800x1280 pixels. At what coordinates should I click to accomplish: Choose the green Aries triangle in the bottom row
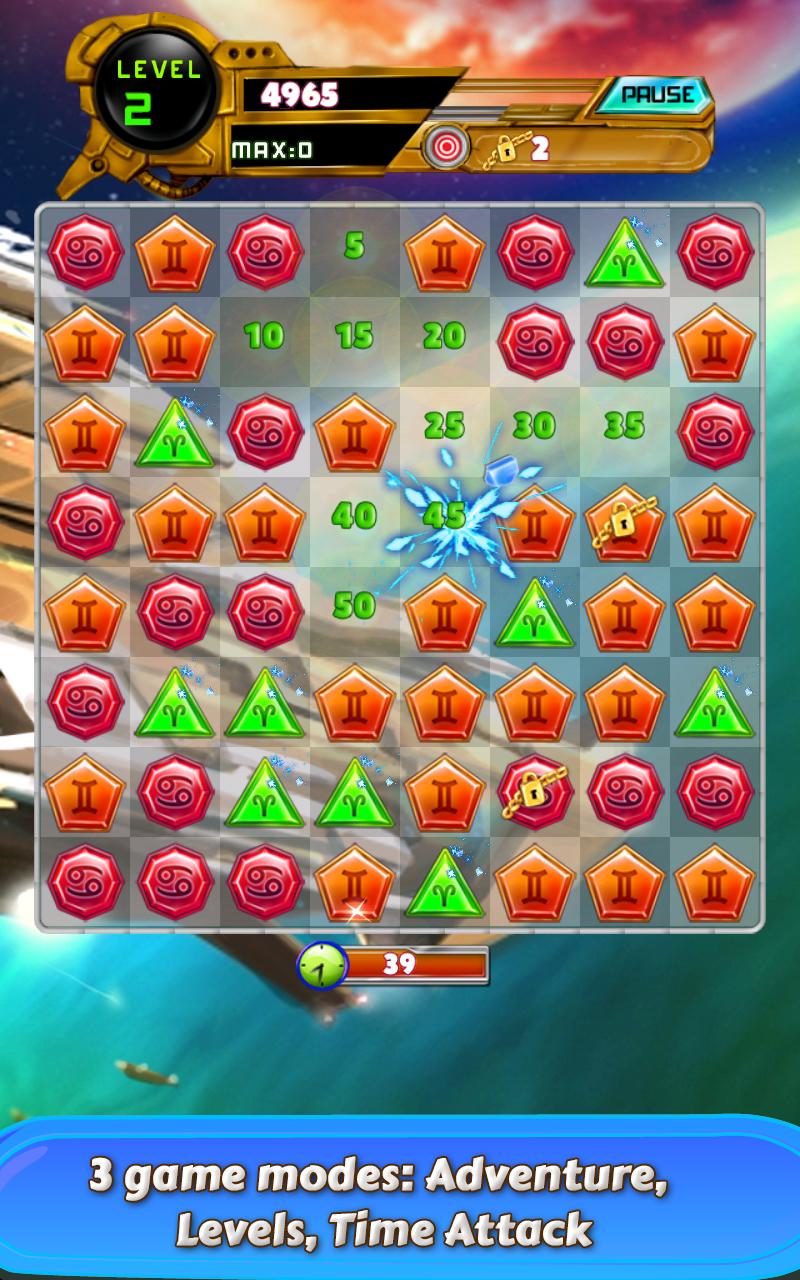444,884
